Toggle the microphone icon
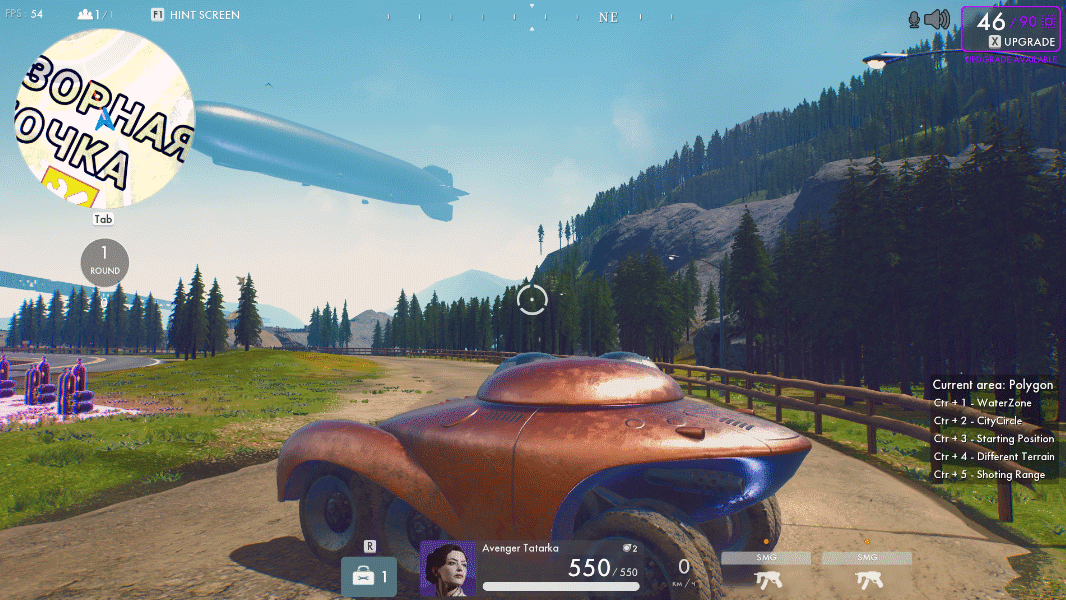 913,19
